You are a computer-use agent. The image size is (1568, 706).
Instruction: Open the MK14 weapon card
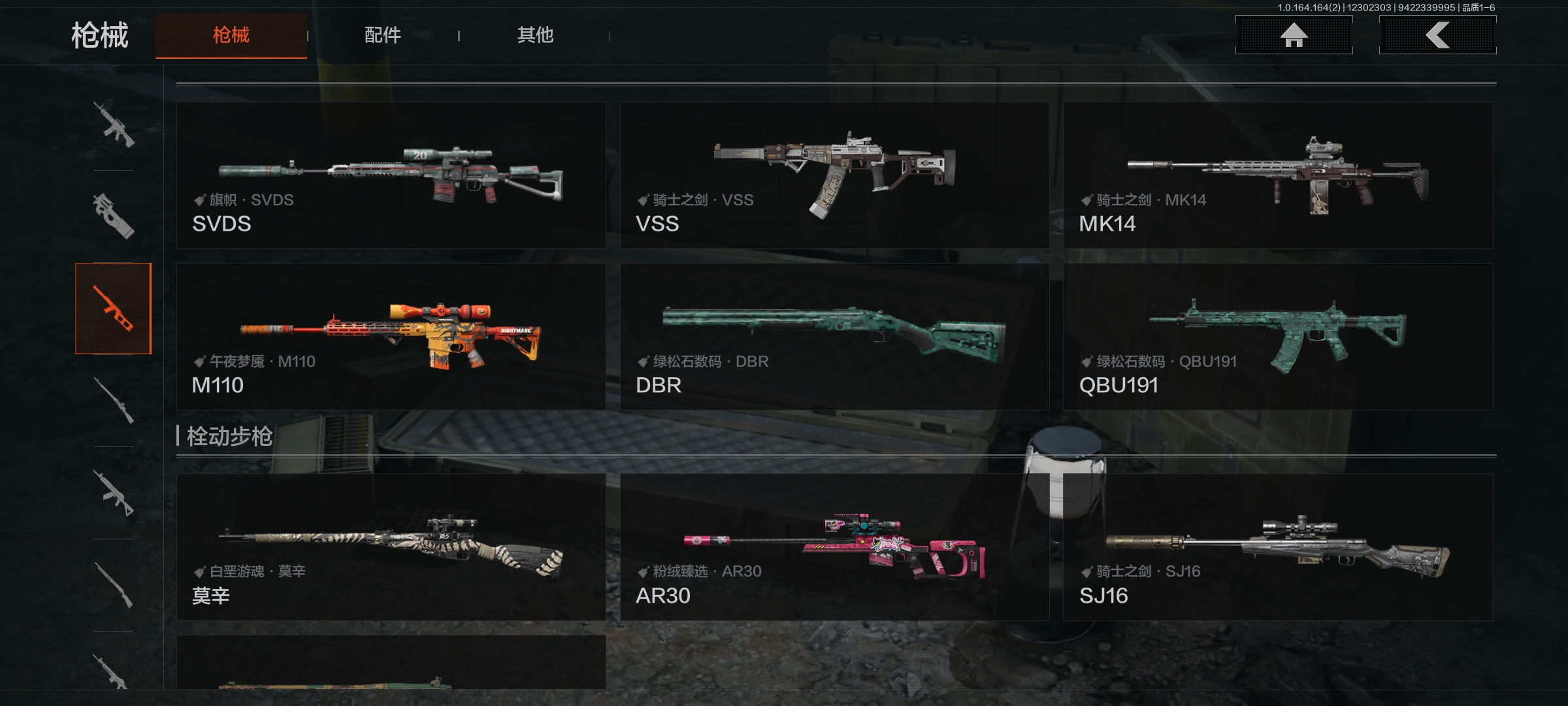[1278, 175]
